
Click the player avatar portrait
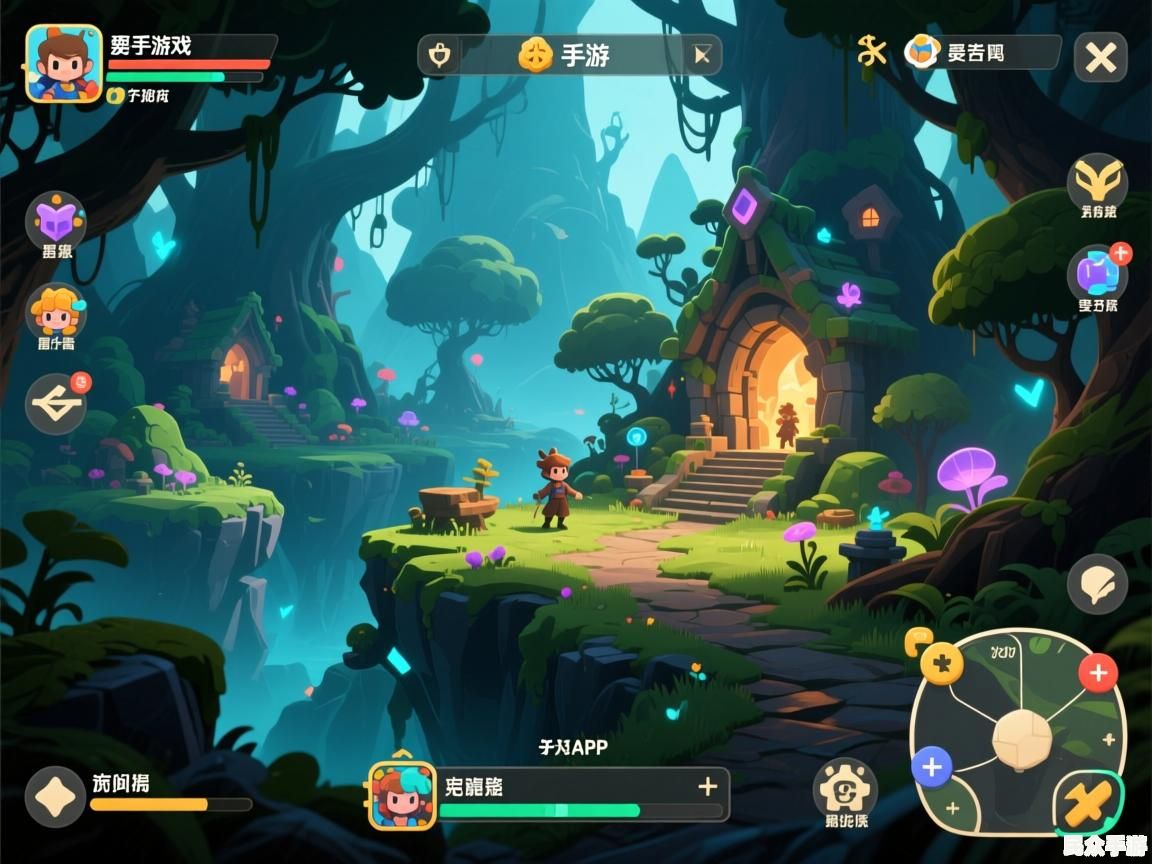[x=63, y=64]
